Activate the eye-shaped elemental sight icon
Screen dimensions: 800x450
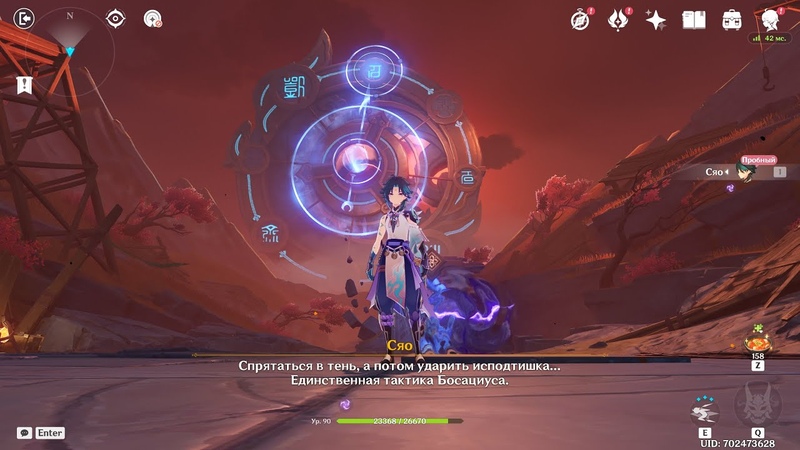pos(116,18)
